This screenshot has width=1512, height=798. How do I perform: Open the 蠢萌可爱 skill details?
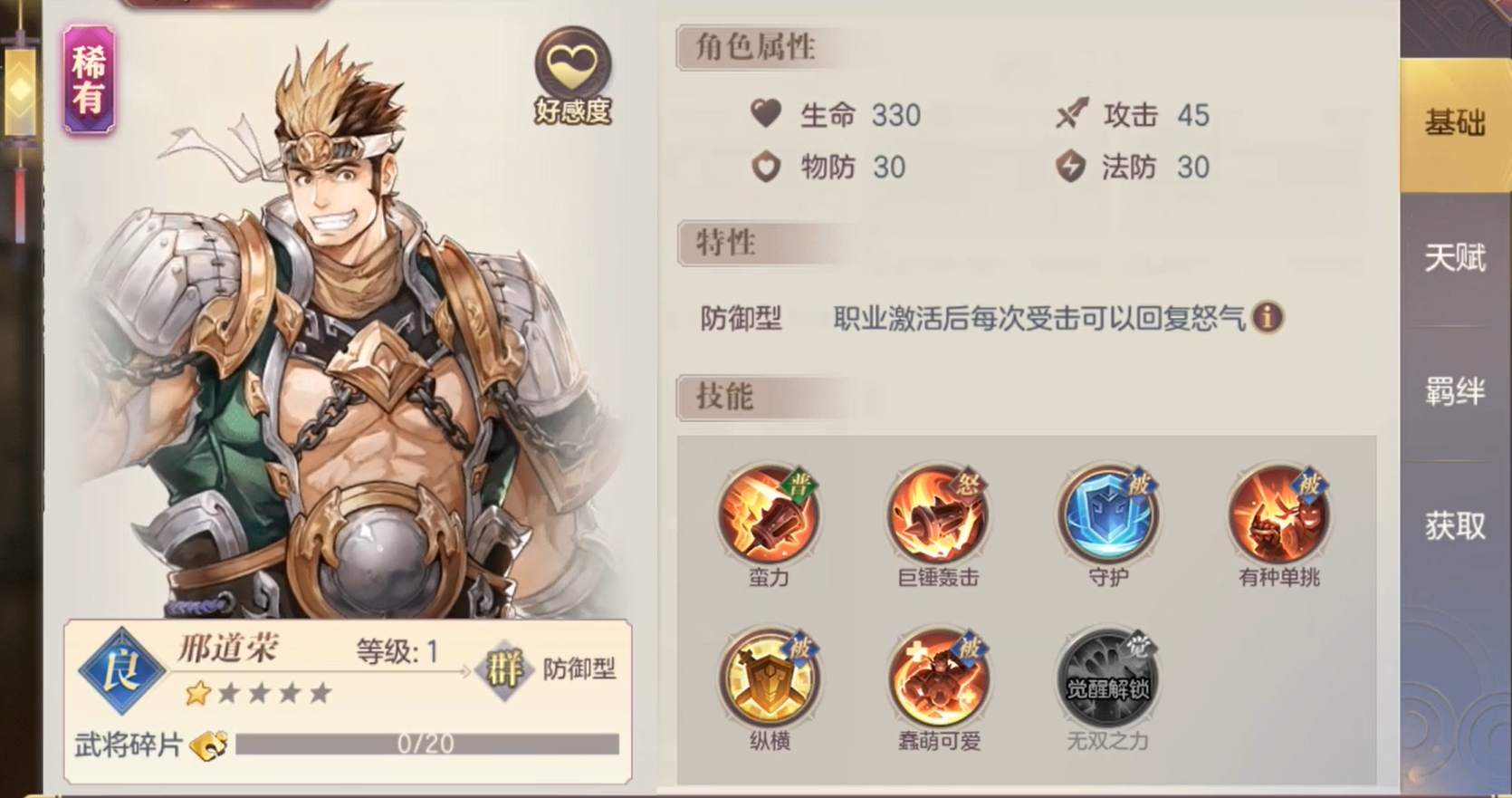point(938,678)
